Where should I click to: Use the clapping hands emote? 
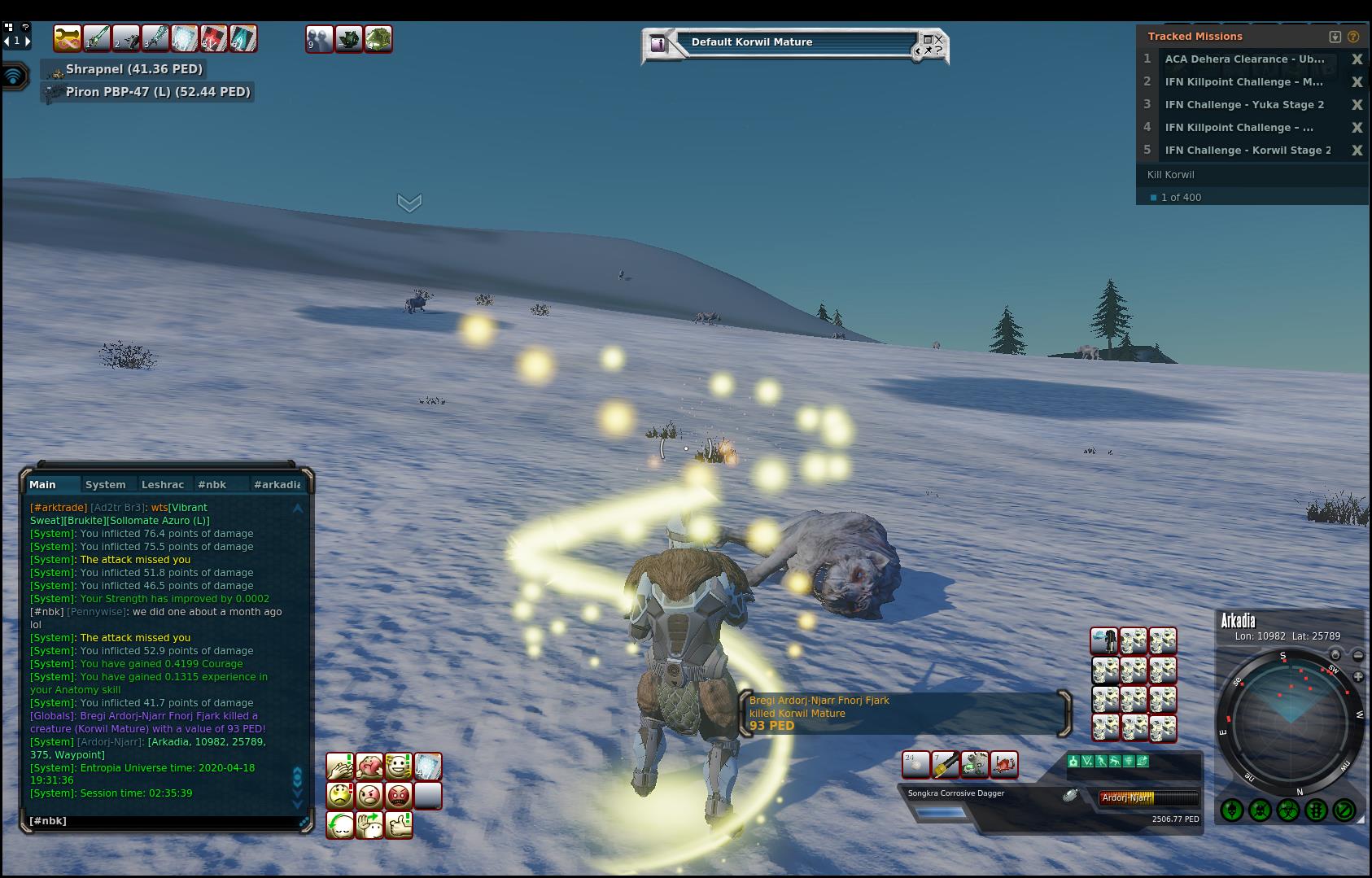(340, 766)
